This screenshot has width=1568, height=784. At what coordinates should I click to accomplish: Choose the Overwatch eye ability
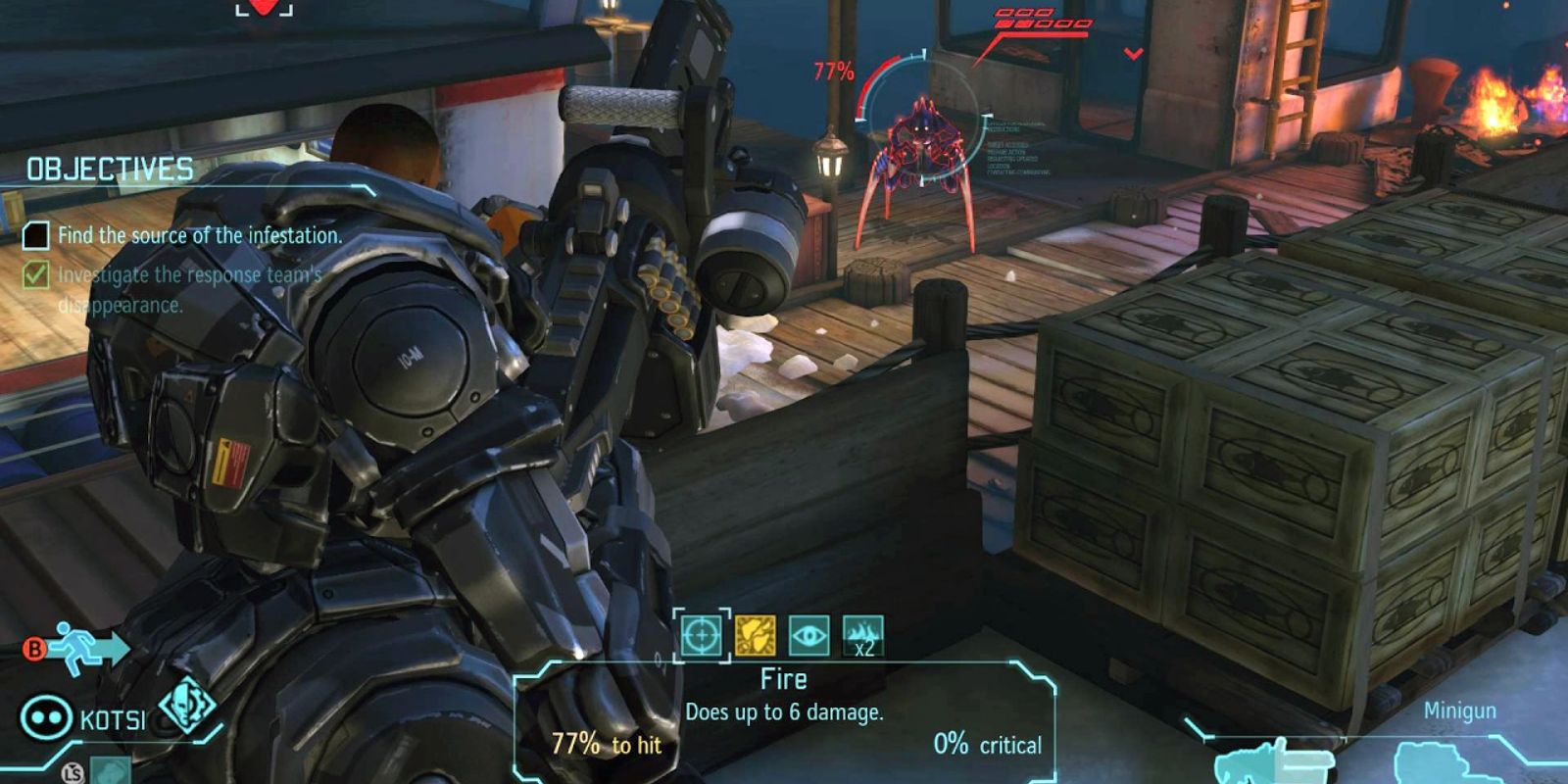(x=808, y=636)
